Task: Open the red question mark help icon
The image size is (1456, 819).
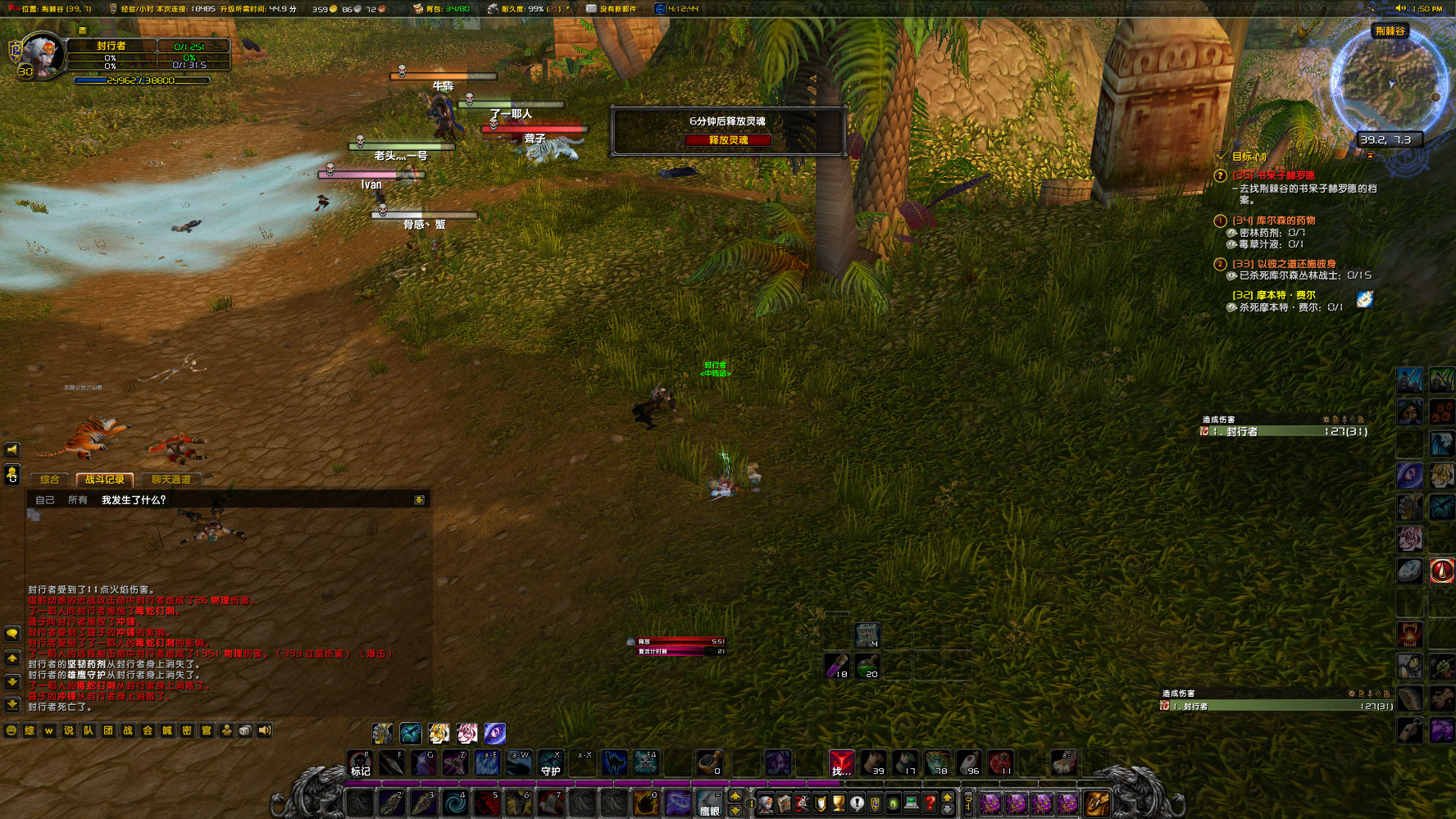Action: tap(930, 803)
